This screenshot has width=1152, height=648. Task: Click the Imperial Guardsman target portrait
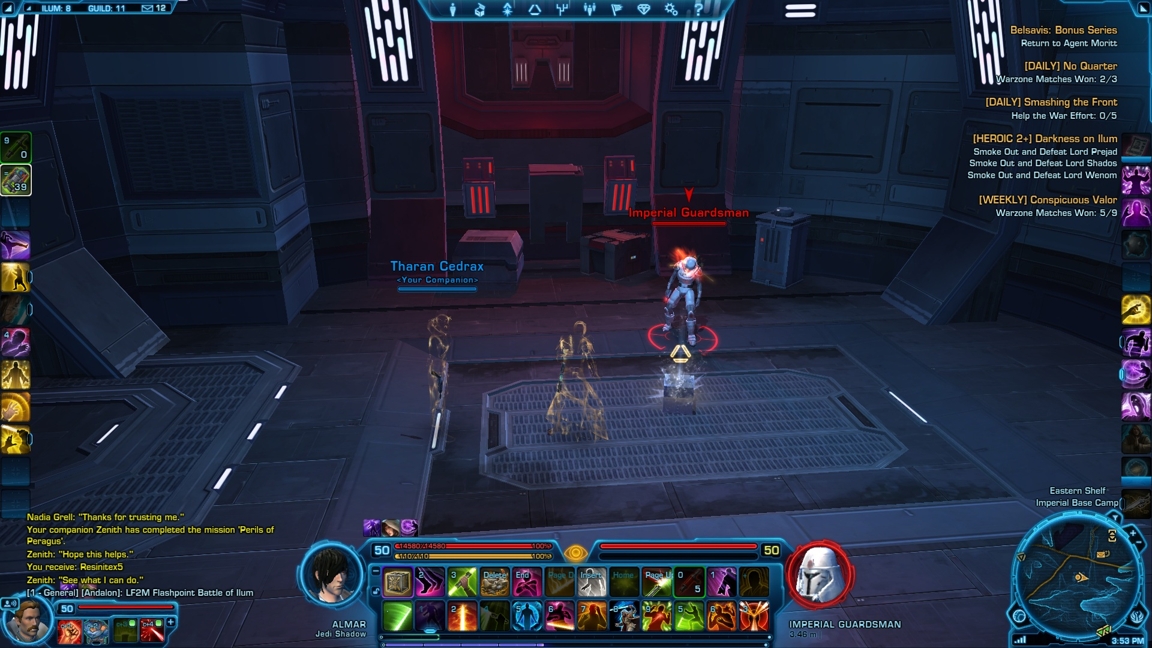pyautogui.click(x=820, y=576)
